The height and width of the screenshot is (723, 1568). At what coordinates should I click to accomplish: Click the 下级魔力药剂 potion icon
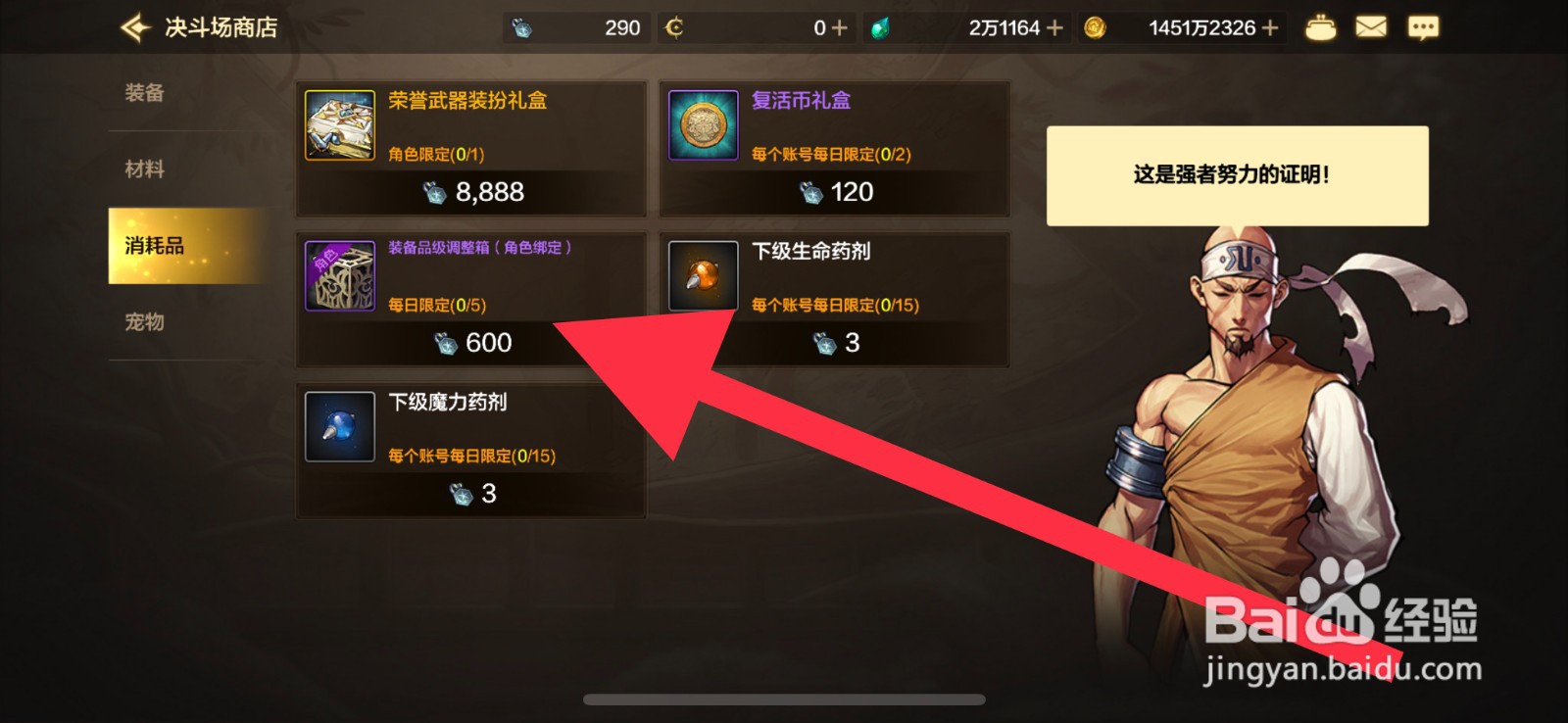(339, 427)
